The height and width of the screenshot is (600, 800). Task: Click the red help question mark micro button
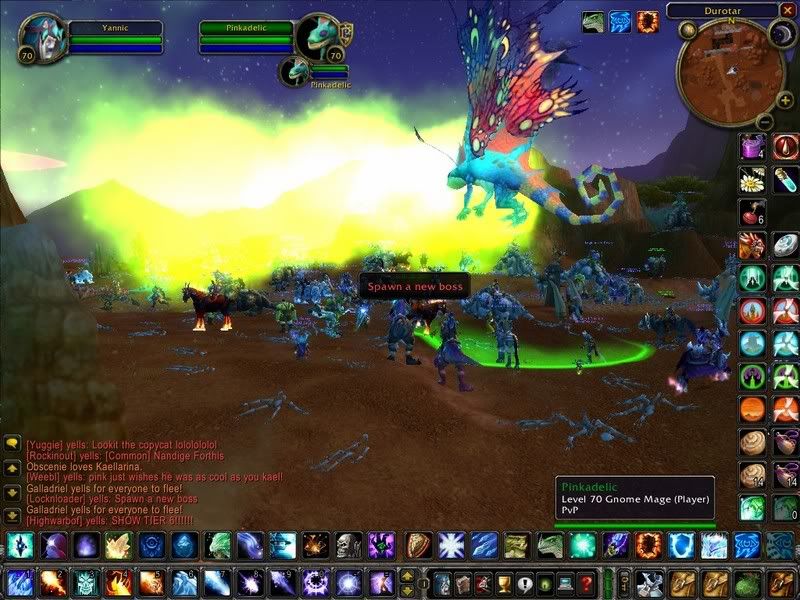(x=586, y=583)
